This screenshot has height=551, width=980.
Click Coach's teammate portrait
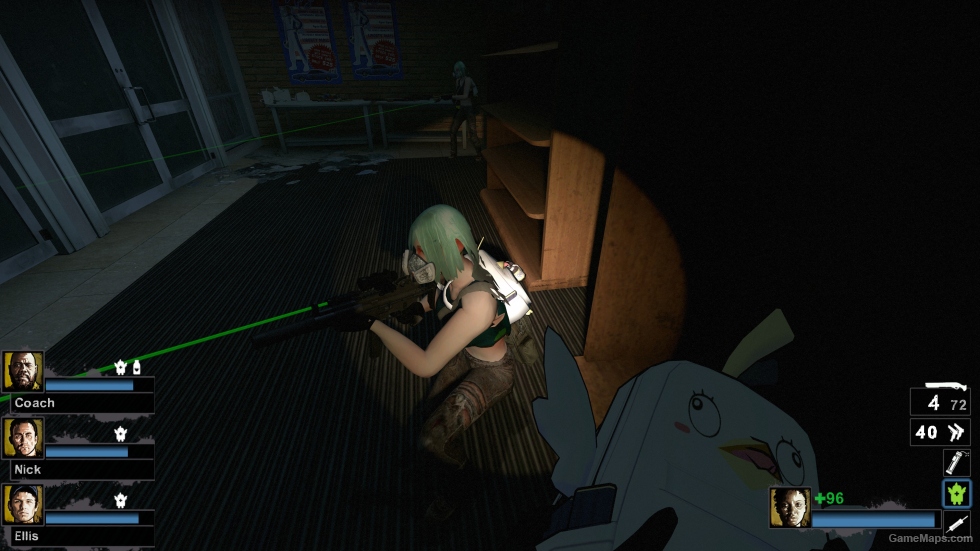pyautogui.click(x=23, y=372)
